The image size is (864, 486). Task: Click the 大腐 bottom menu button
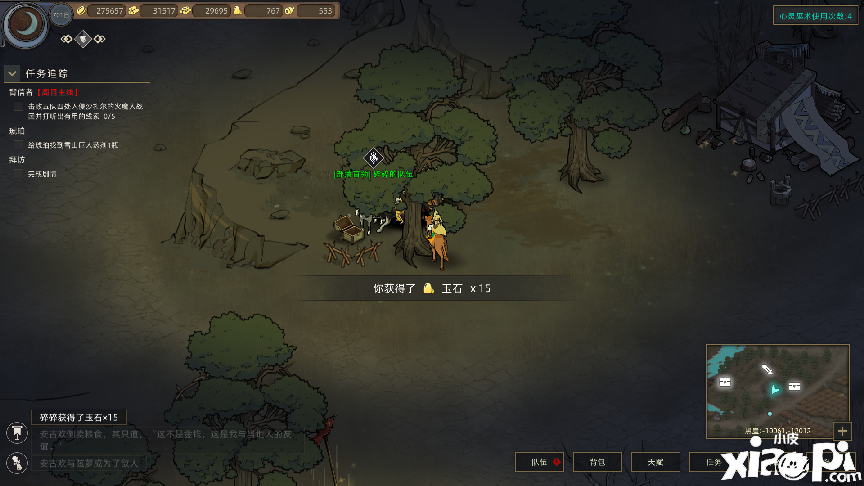(x=654, y=462)
